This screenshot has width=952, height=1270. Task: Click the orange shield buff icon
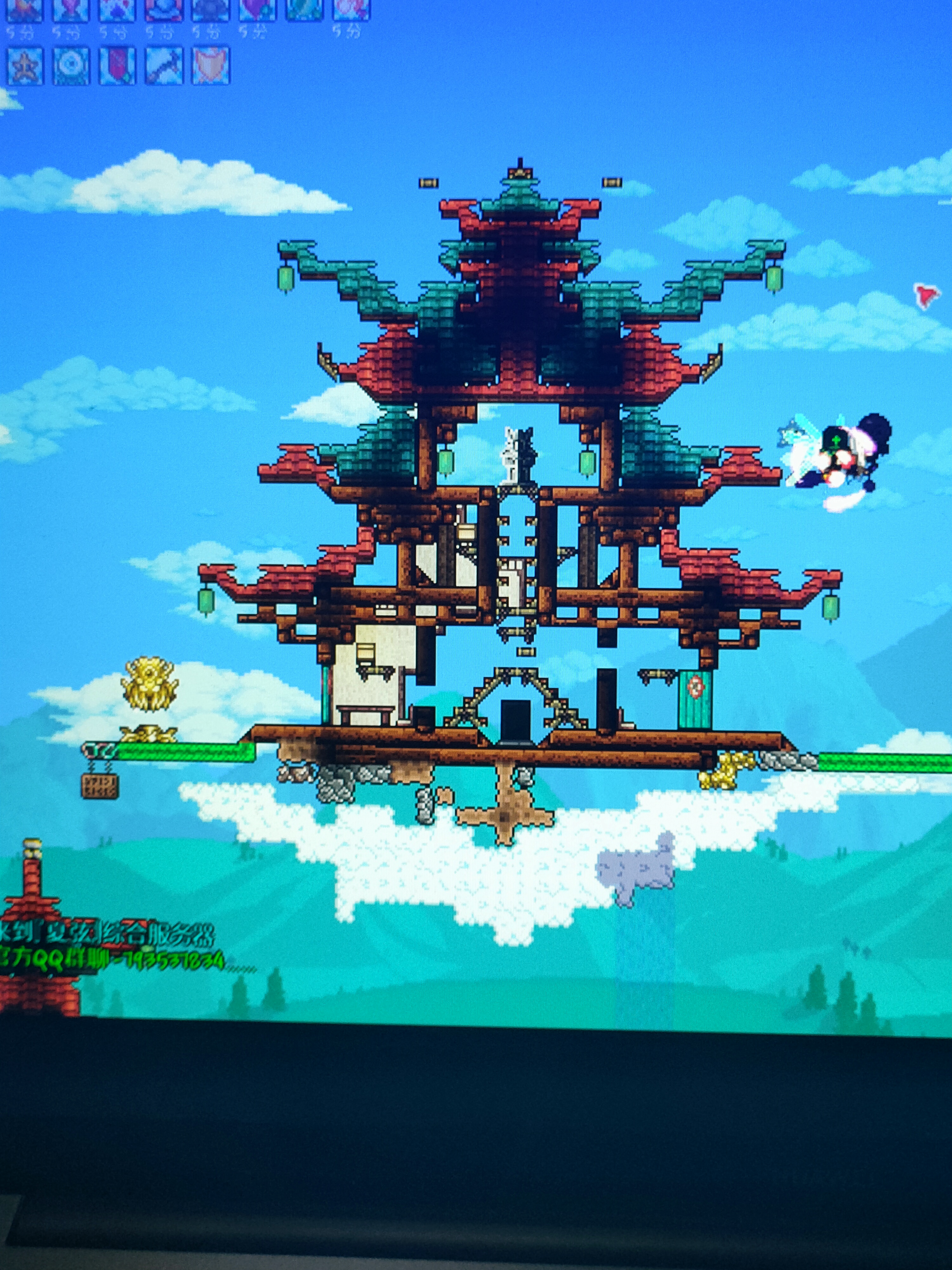pos(210,66)
